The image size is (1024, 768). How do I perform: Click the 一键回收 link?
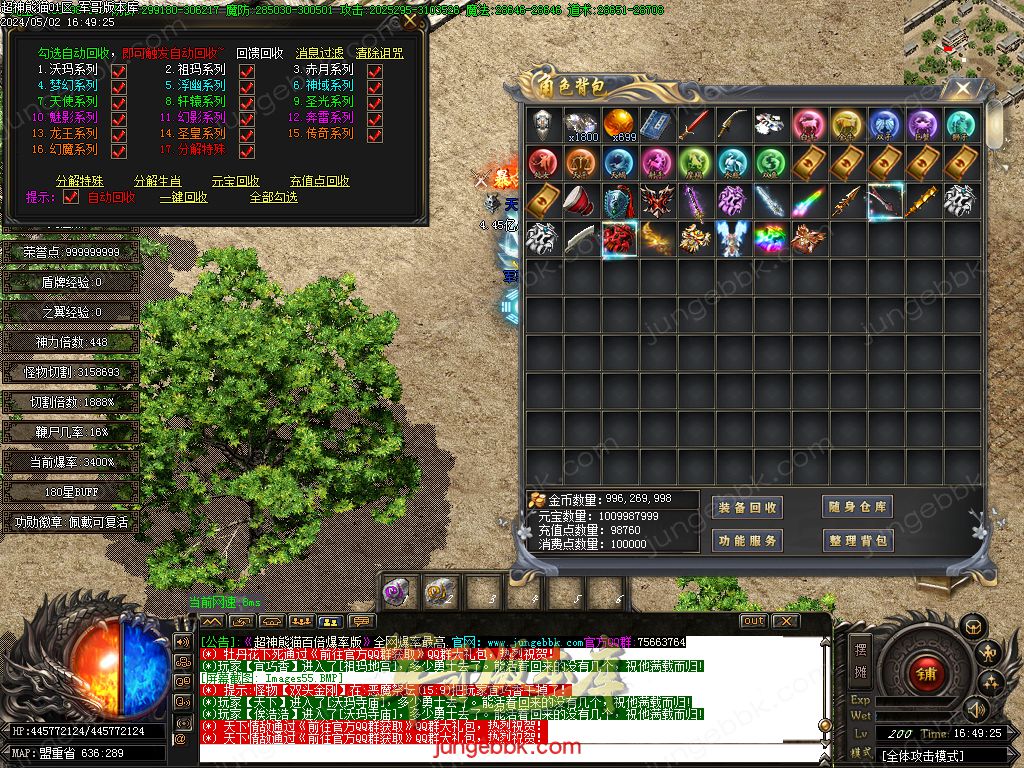[184, 198]
